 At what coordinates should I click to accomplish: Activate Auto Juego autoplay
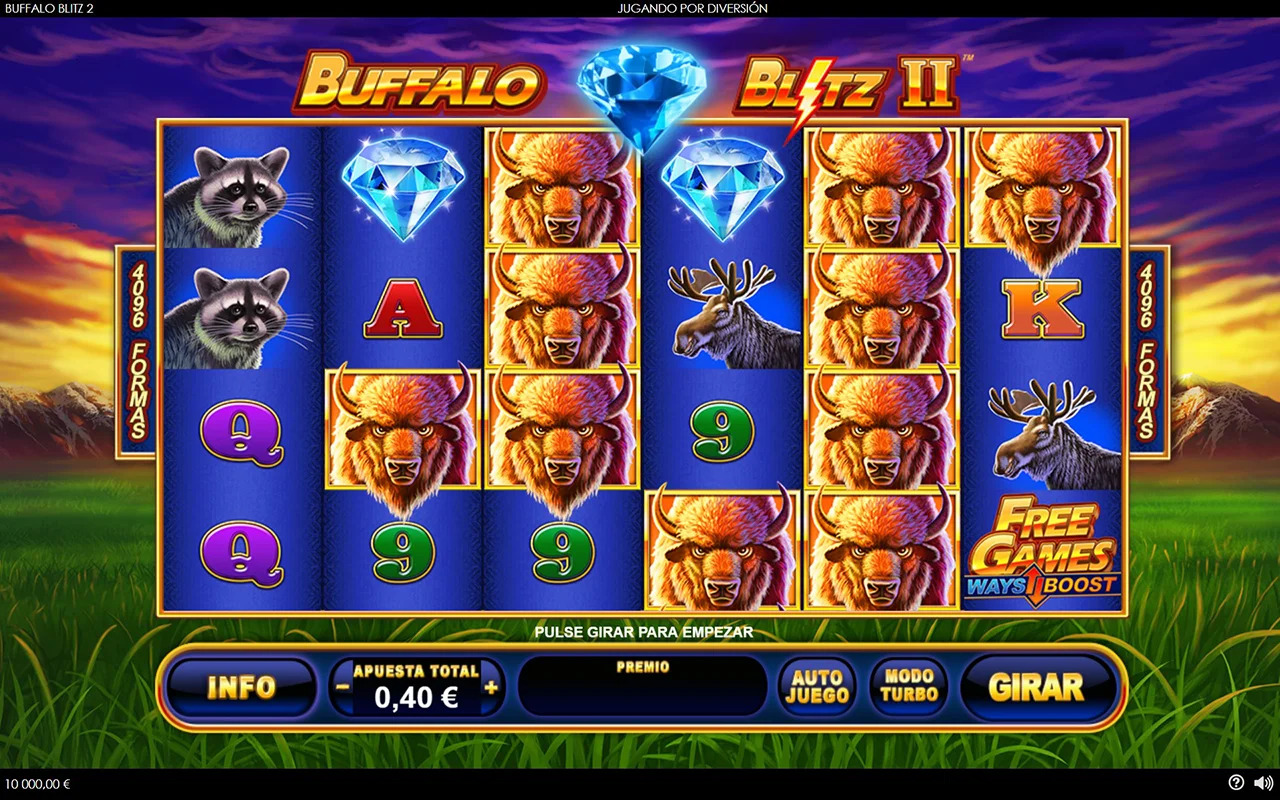[817, 687]
